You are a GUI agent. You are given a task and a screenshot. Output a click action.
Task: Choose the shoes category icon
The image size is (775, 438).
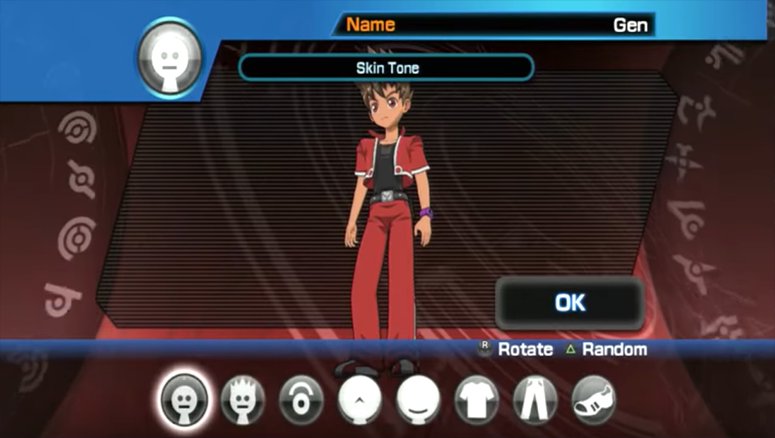[x=594, y=400]
